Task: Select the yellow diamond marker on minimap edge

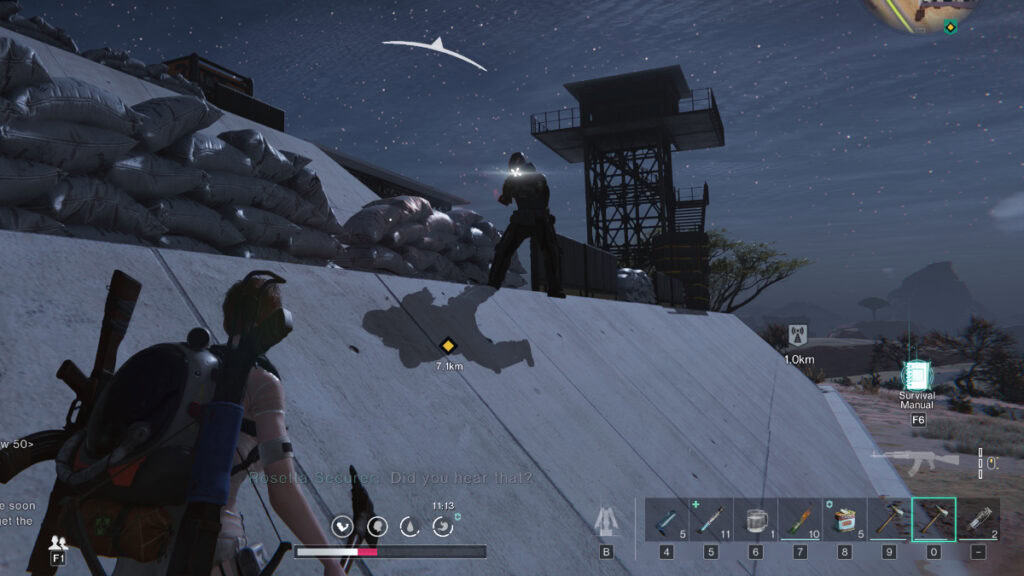Action: 950,27
